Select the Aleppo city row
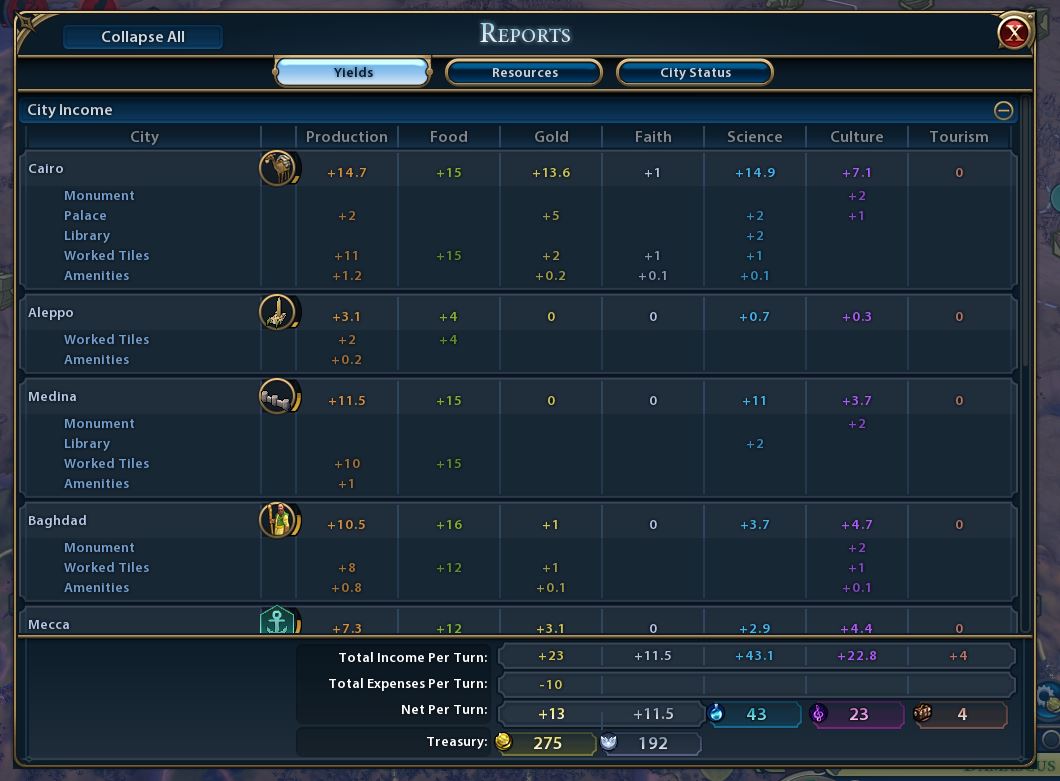Image resolution: width=1060 pixels, height=781 pixels. (x=51, y=313)
